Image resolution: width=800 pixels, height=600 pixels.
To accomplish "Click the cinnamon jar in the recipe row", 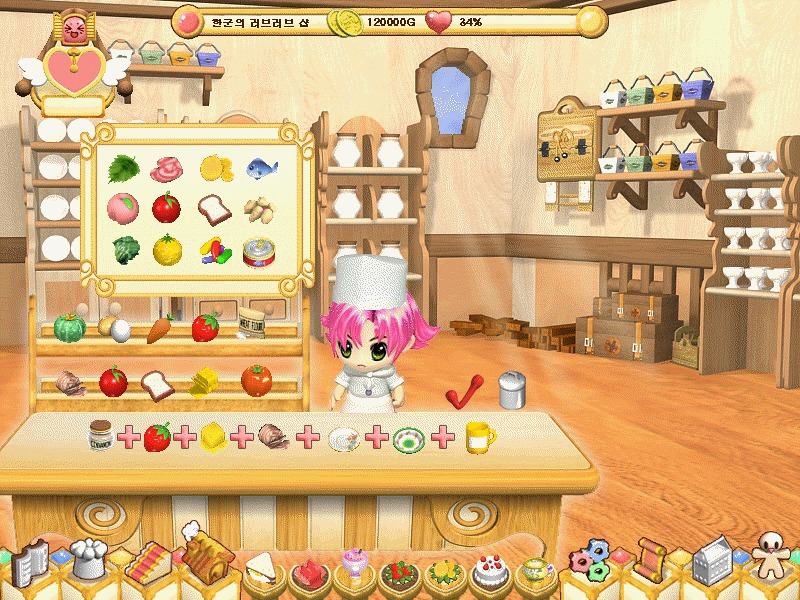I will (x=100, y=435).
